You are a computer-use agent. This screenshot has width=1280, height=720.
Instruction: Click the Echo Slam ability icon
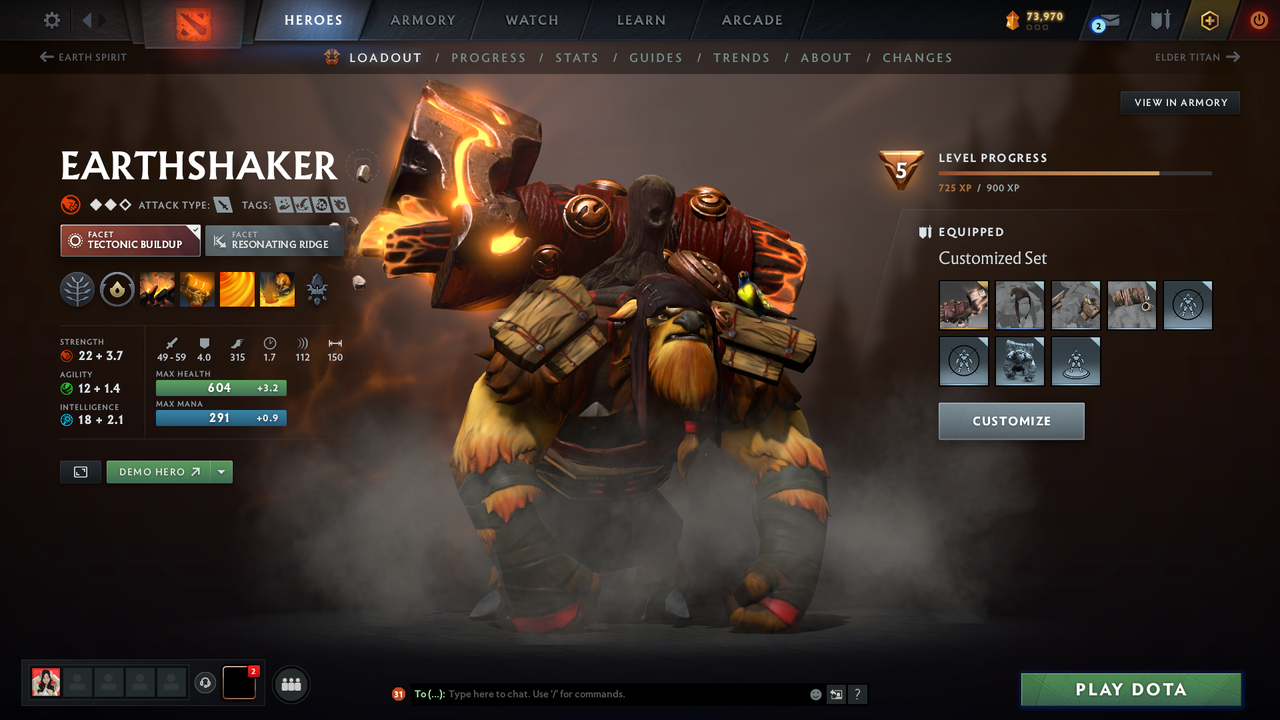(277, 290)
